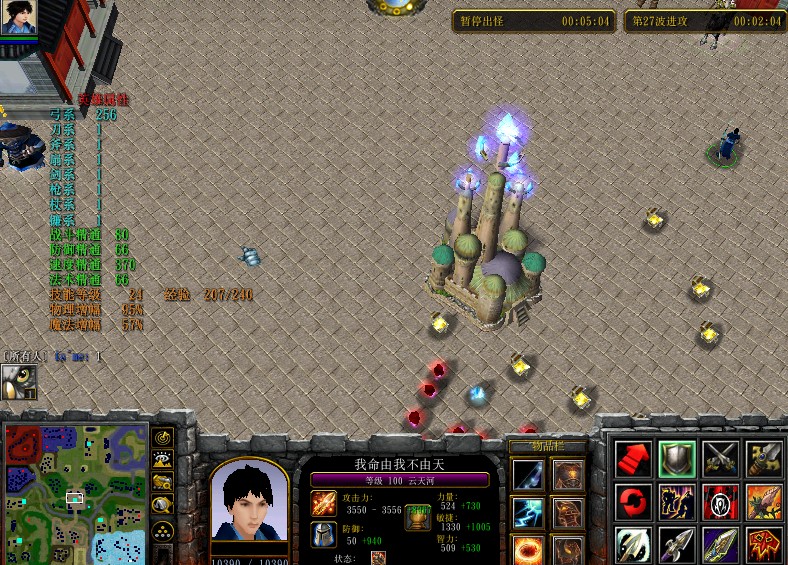
Task: Select the idle worker bird icon
Action: coord(18,381)
